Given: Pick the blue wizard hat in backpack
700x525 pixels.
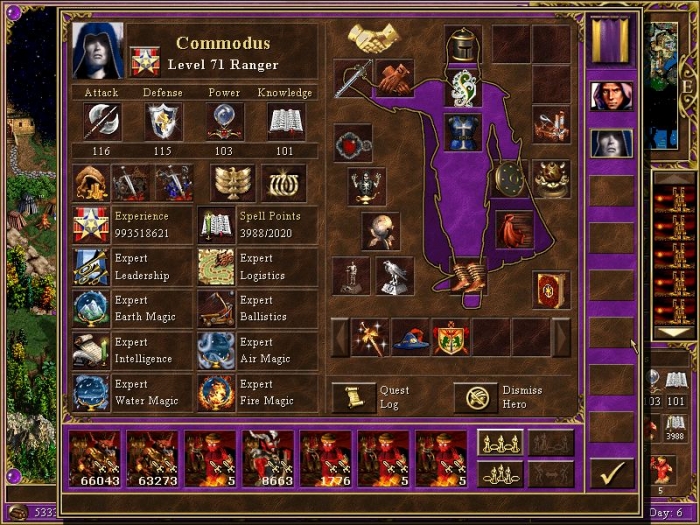Looking at the screenshot, I should (x=409, y=338).
